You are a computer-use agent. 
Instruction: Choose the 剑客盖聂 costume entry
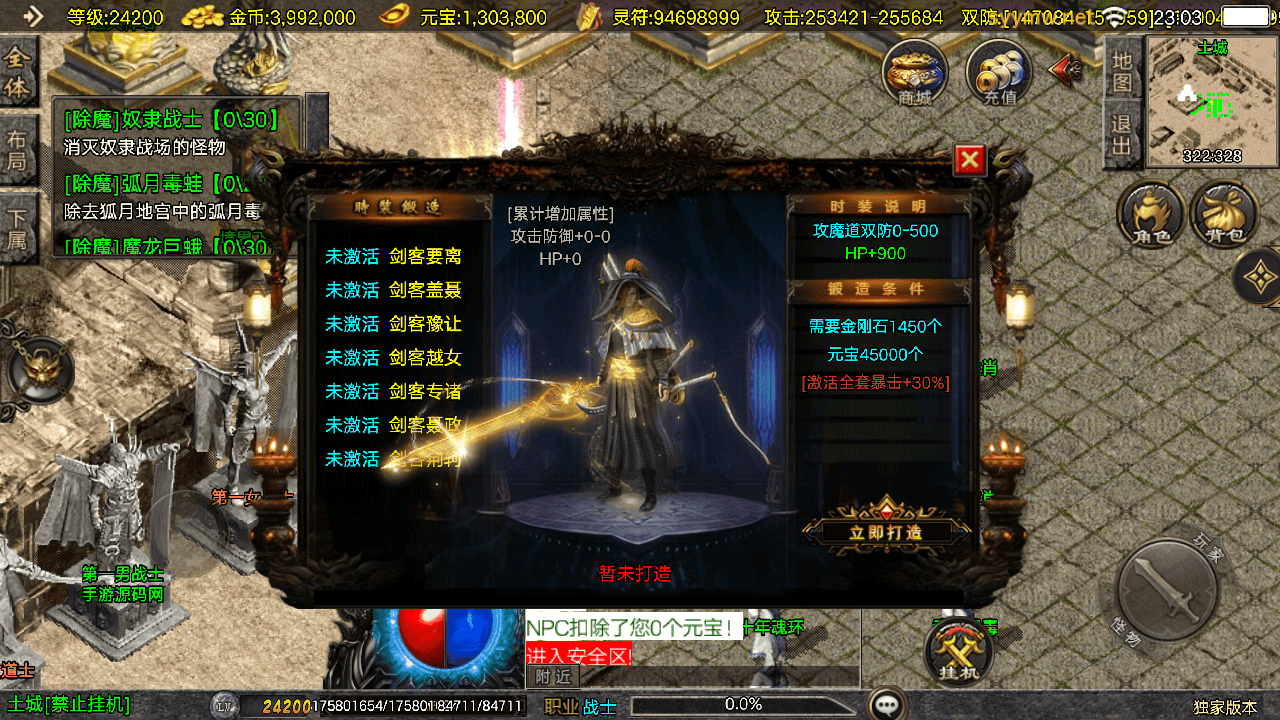pos(394,290)
